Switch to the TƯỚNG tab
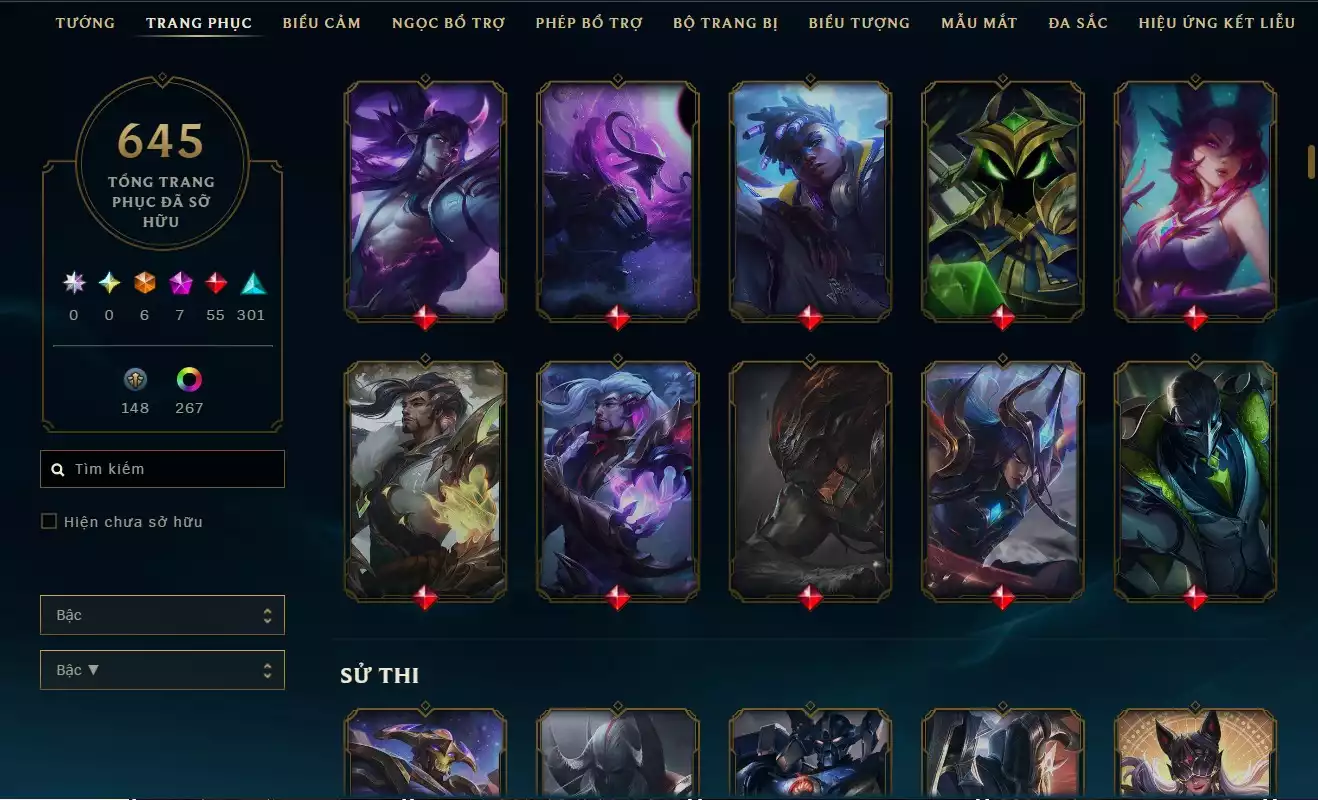This screenshot has width=1318, height=800. pos(86,22)
